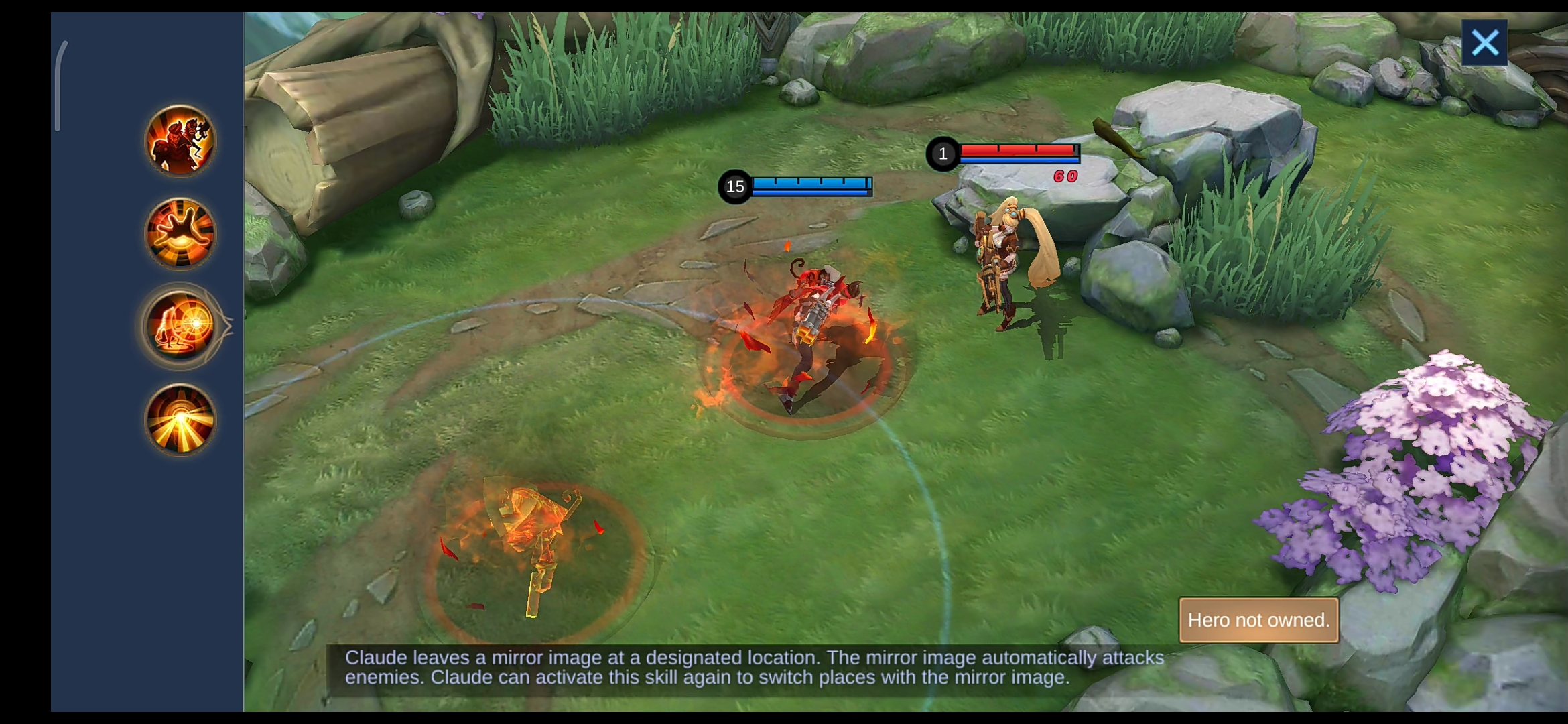Close the skill preview with the blue X
This screenshot has height=724, width=1568.
point(1485,42)
